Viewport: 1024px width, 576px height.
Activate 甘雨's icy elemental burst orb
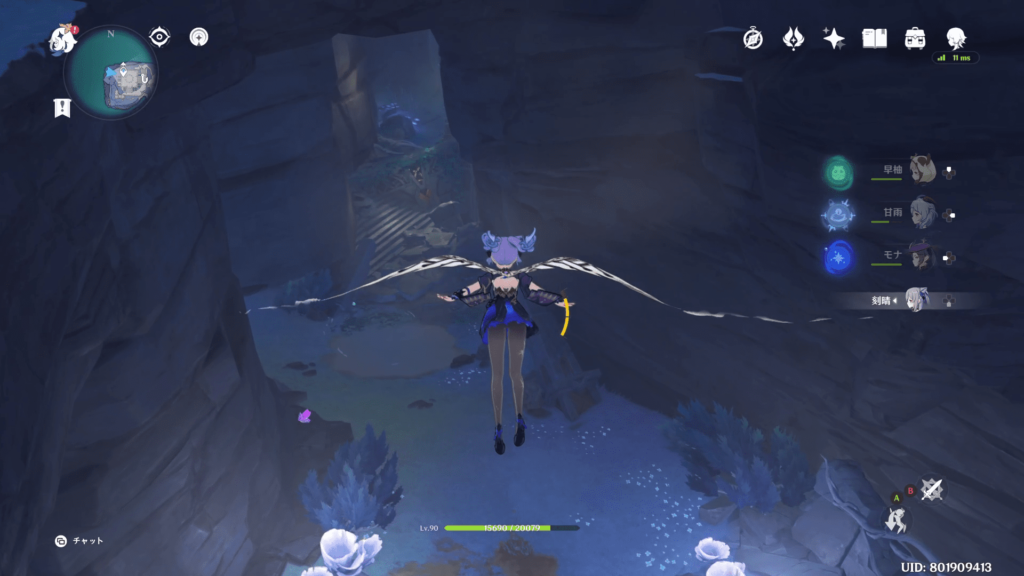click(x=837, y=214)
